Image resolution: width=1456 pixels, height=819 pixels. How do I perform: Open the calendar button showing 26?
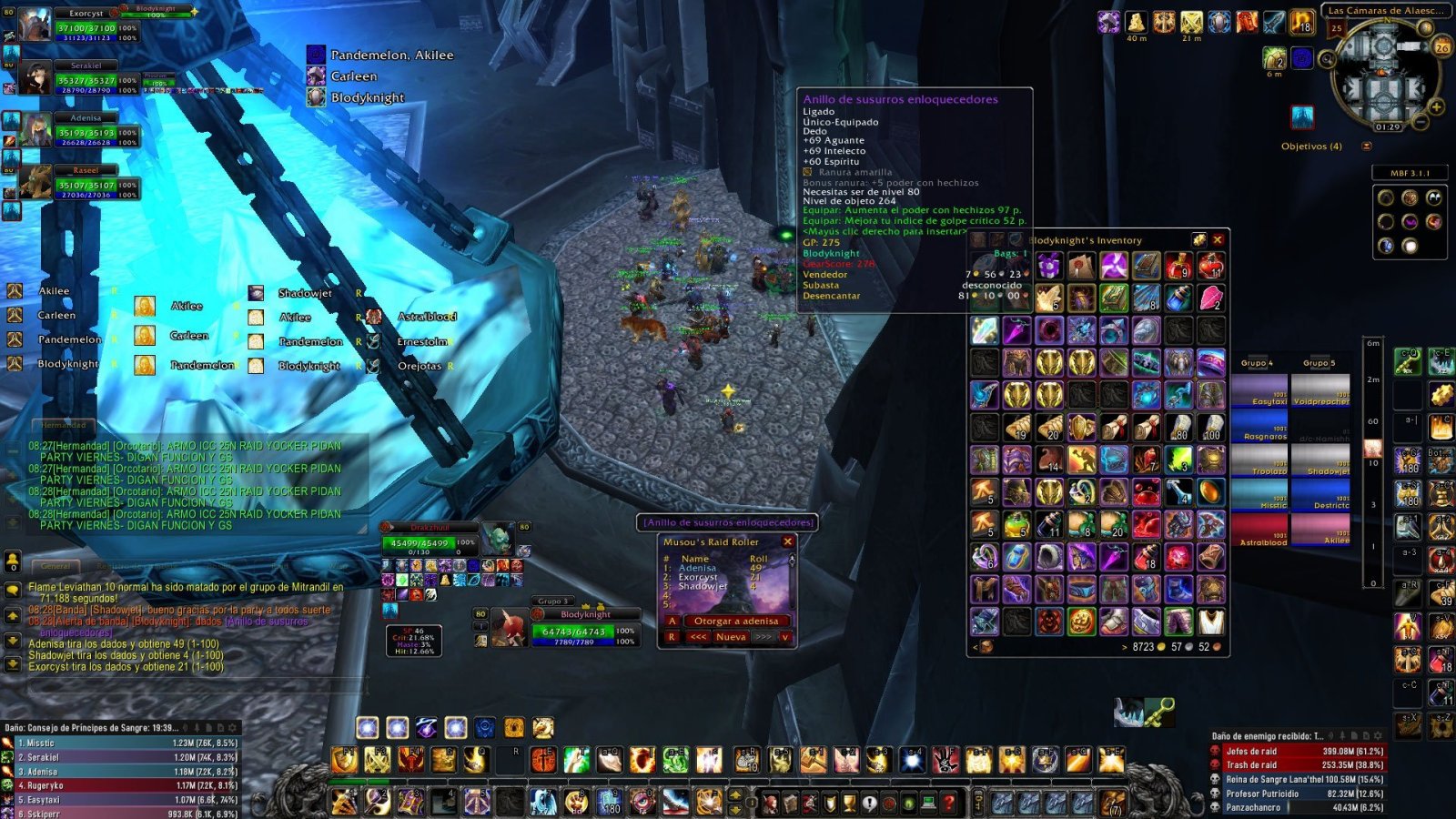1441,47
